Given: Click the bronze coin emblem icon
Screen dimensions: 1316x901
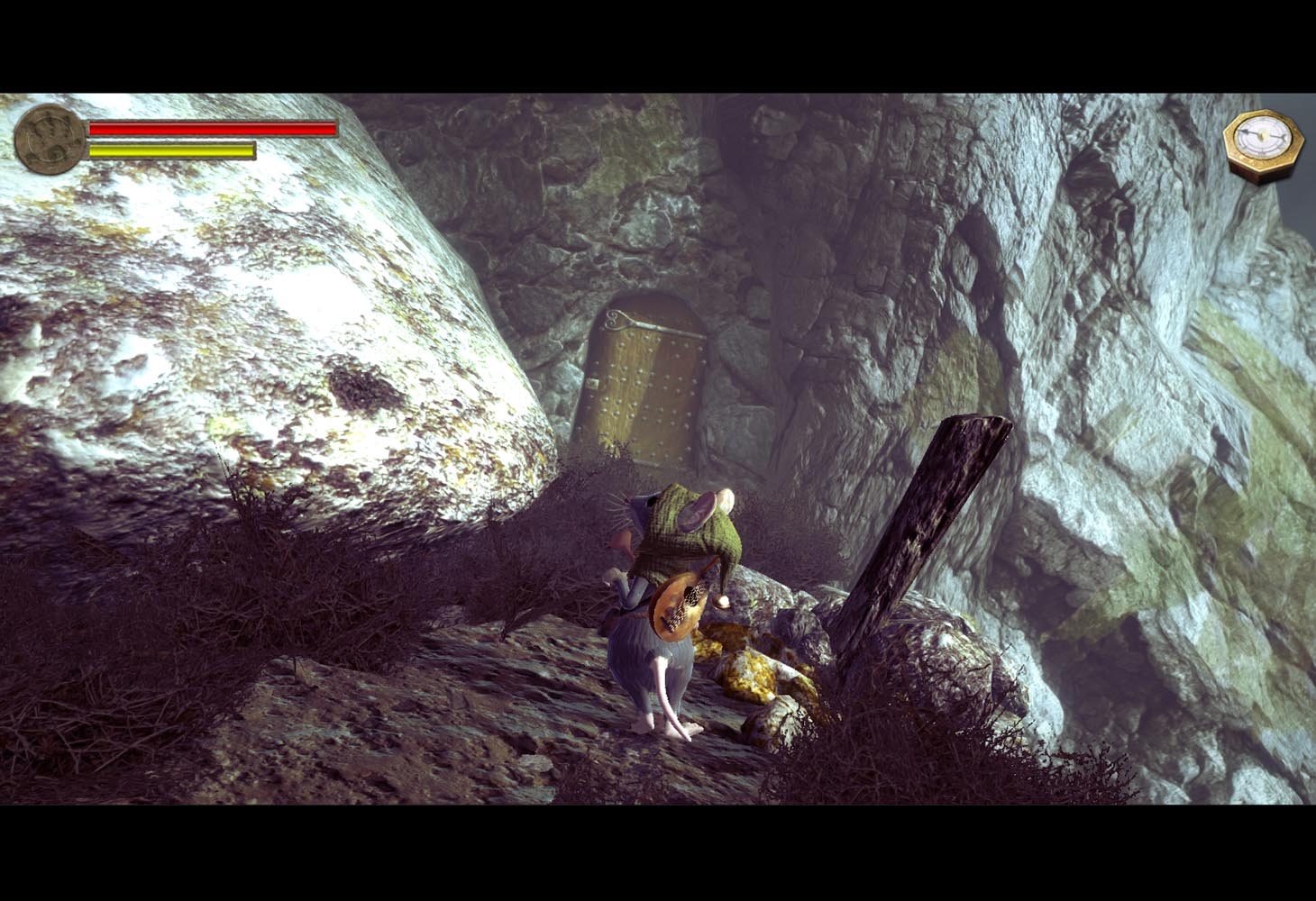Looking at the screenshot, I should point(50,140).
